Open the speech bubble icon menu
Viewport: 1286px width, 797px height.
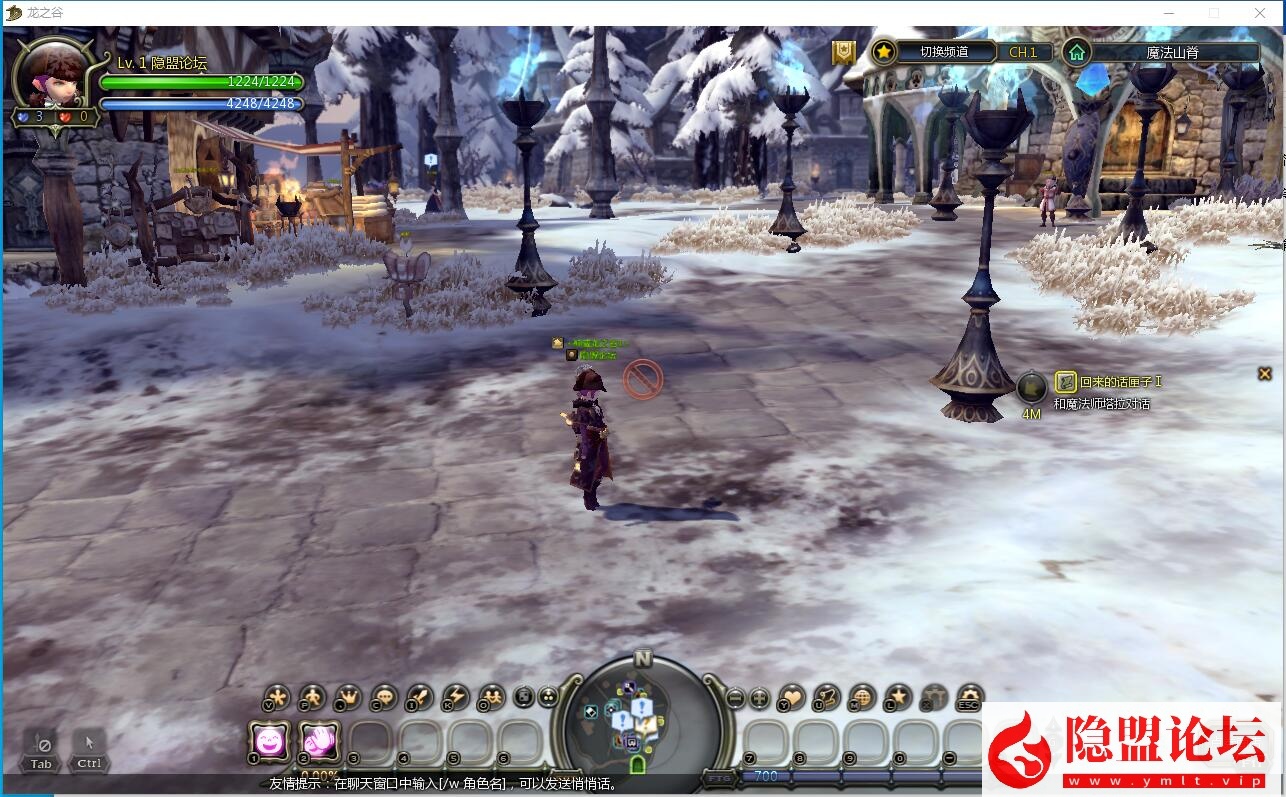pyautogui.click(x=384, y=697)
